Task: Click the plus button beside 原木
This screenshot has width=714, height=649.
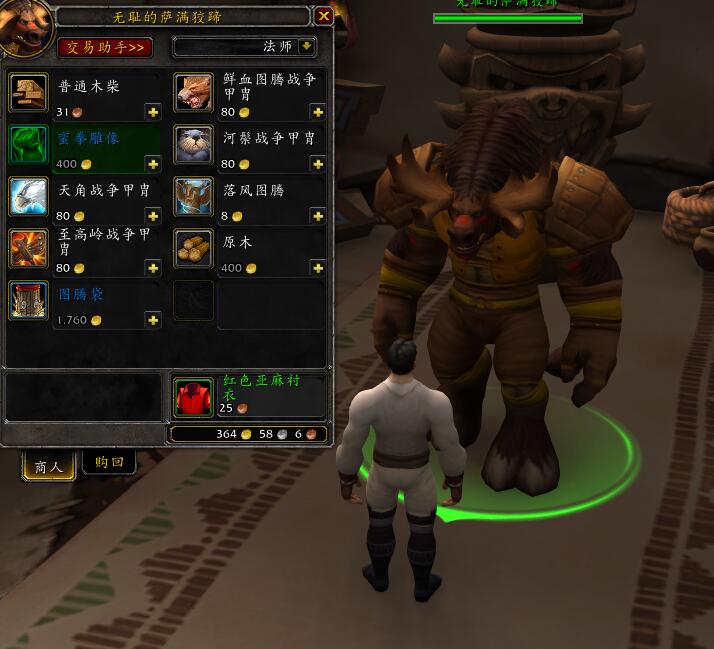Action: pyautogui.click(x=318, y=268)
